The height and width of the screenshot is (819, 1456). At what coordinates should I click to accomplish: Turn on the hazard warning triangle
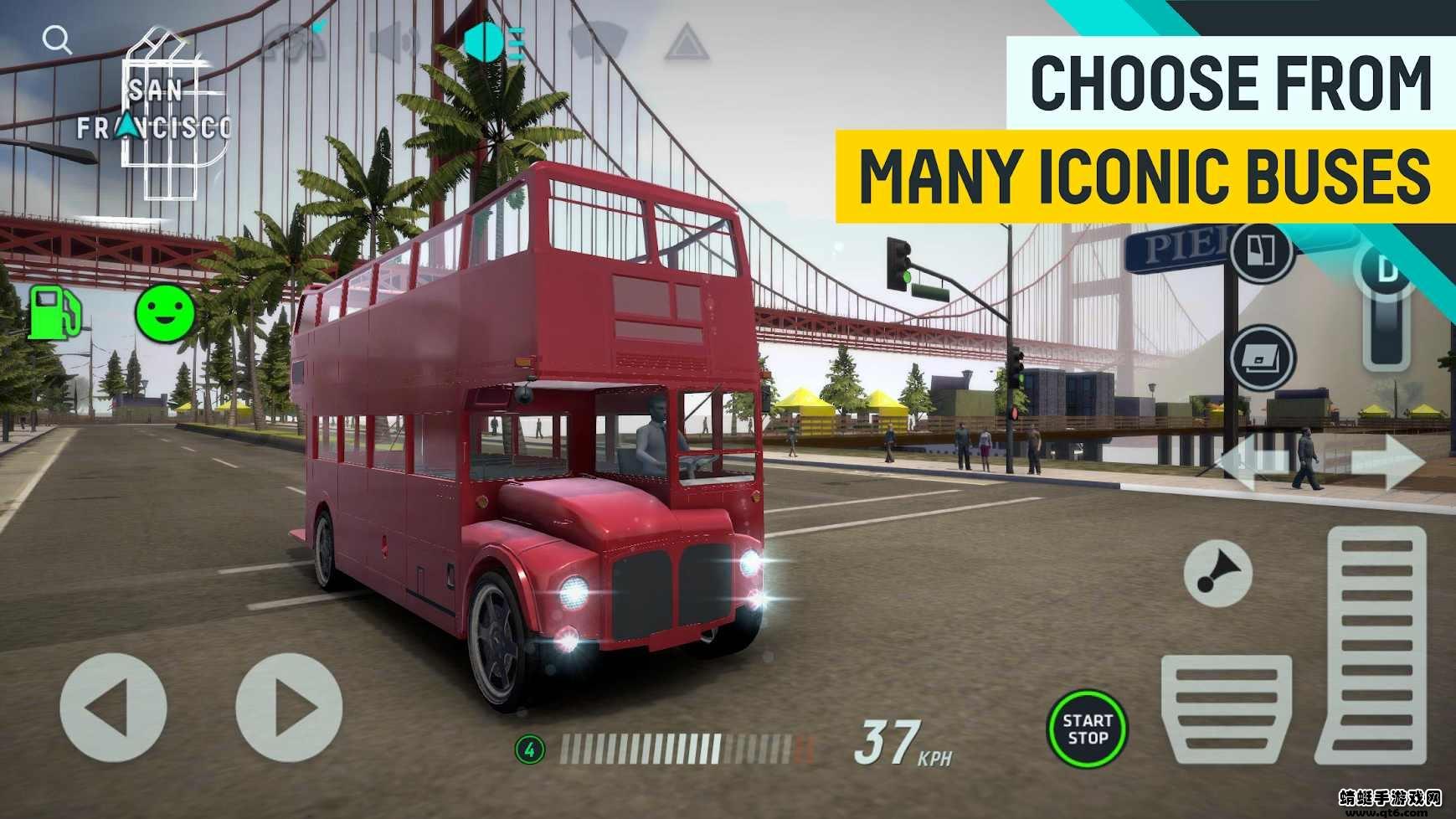[x=687, y=42]
